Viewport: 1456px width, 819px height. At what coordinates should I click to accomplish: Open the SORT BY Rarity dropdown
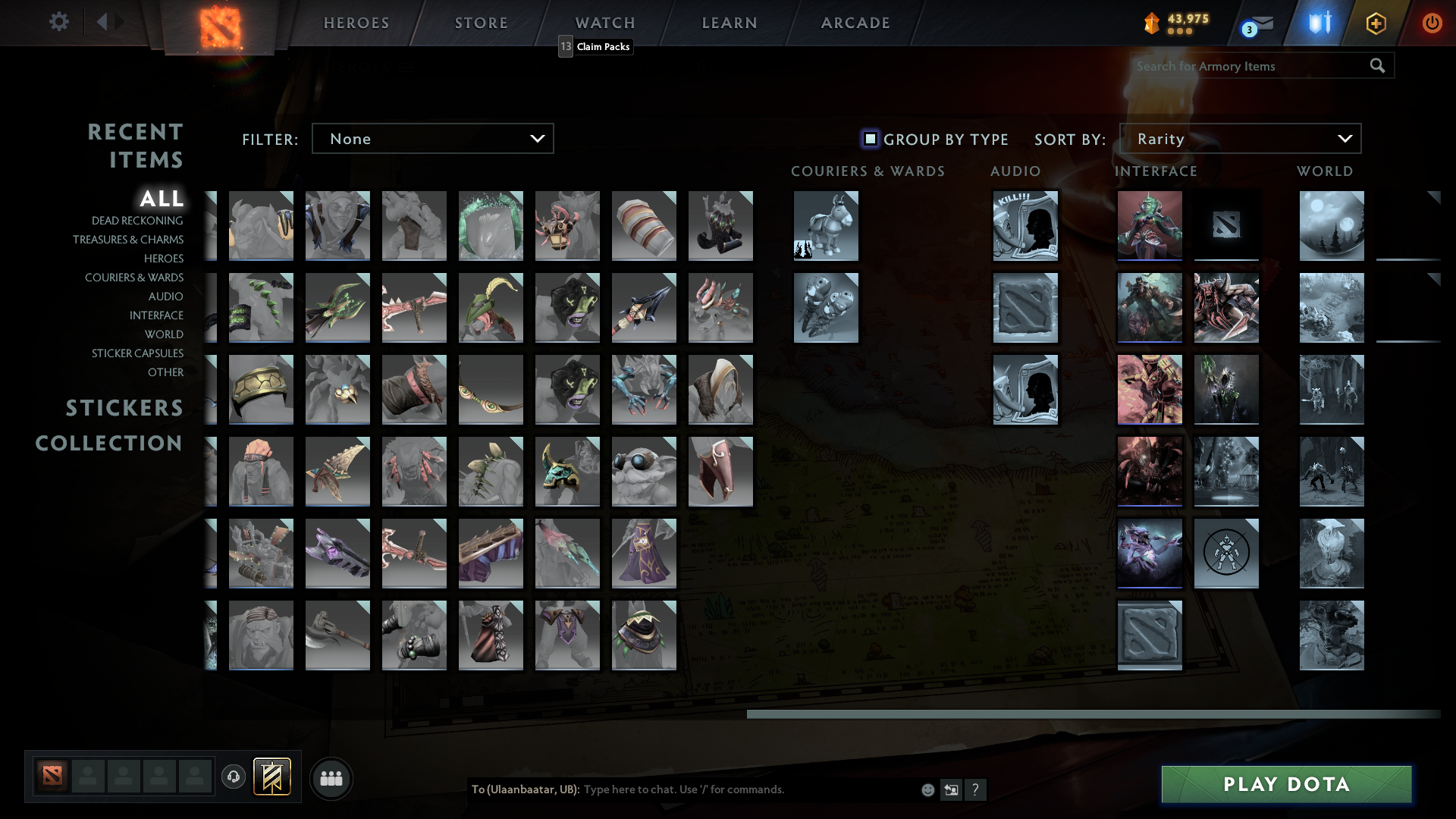pyautogui.click(x=1239, y=139)
